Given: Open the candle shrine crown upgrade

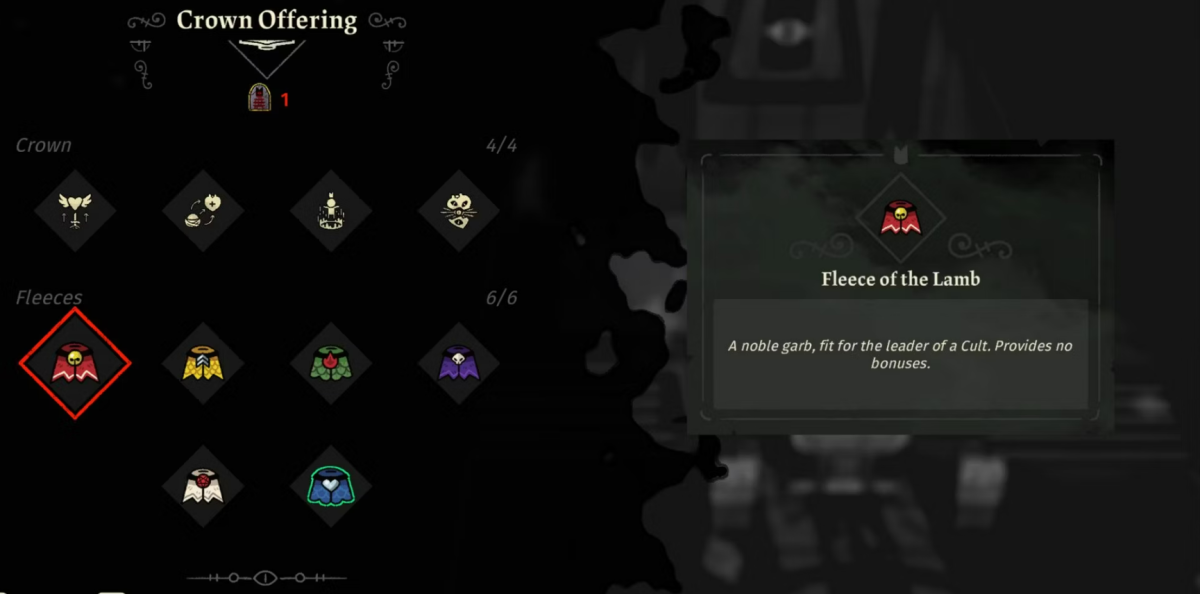Looking at the screenshot, I should click(x=331, y=212).
